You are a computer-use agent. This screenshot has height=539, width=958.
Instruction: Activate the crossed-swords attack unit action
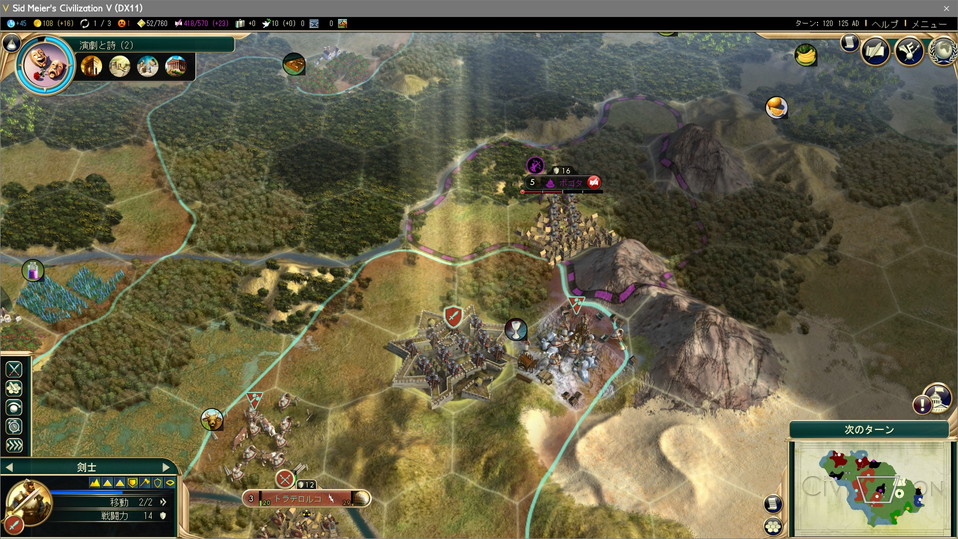click(14, 369)
